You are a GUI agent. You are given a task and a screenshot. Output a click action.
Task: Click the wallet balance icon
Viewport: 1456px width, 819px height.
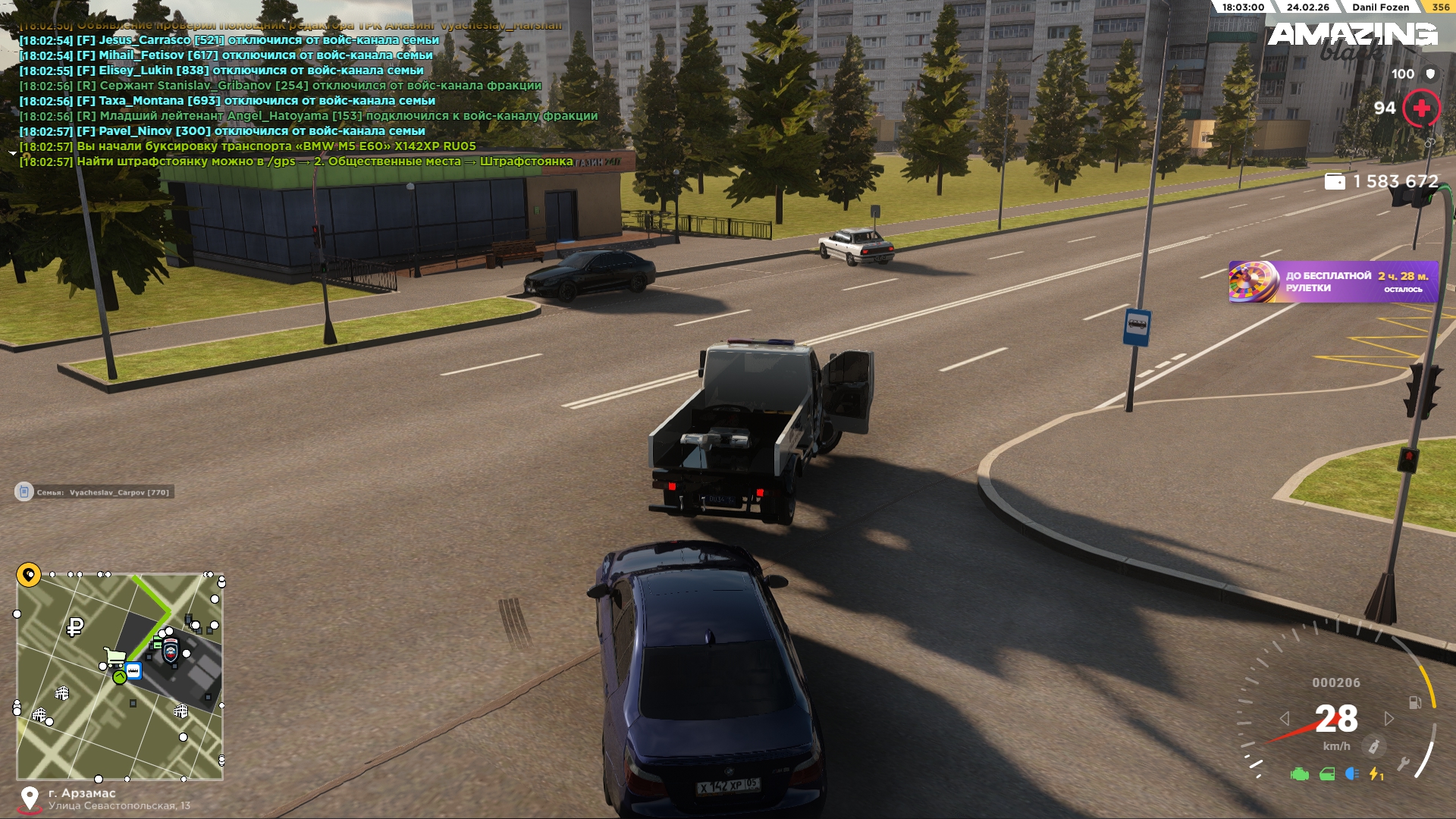coord(1335,181)
